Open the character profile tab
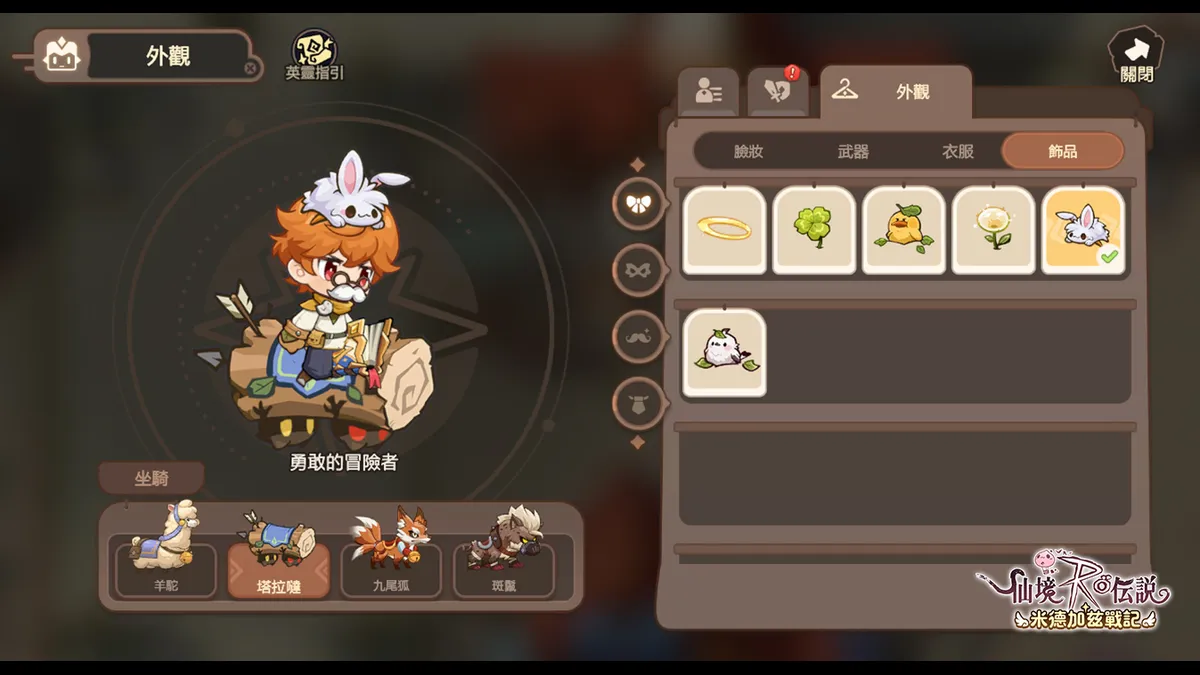 click(x=708, y=93)
